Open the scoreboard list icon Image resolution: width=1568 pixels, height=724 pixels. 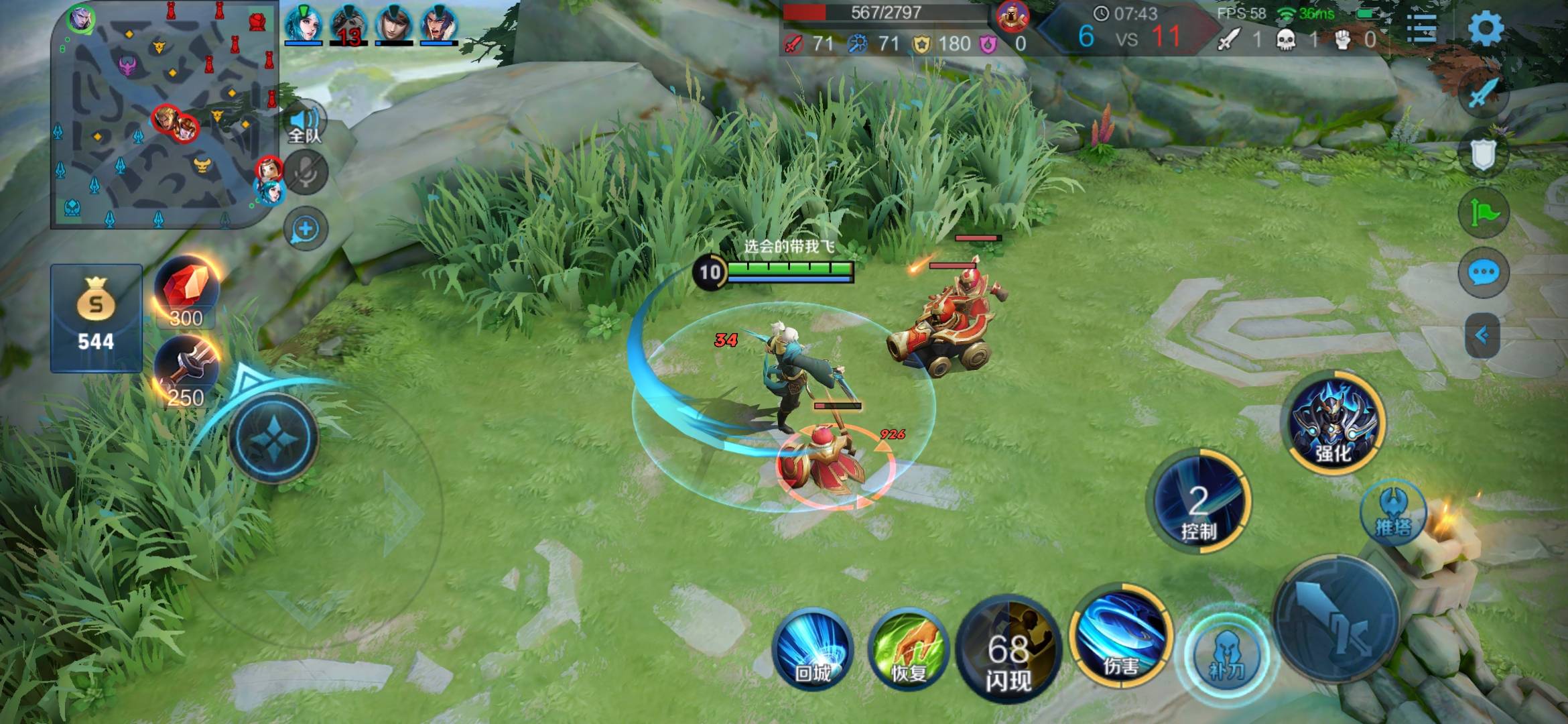[x=1421, y=28]
